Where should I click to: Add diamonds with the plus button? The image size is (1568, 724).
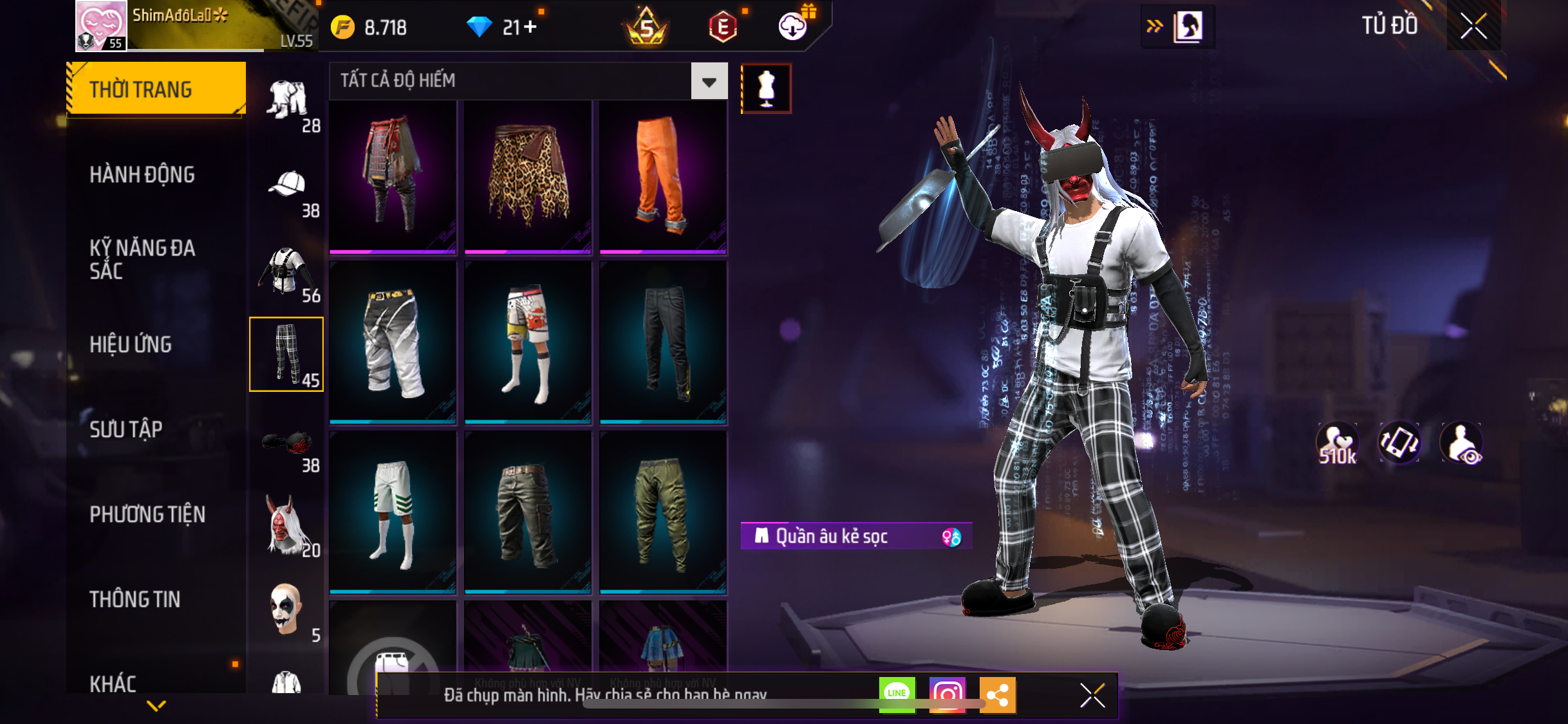(530, 27)
